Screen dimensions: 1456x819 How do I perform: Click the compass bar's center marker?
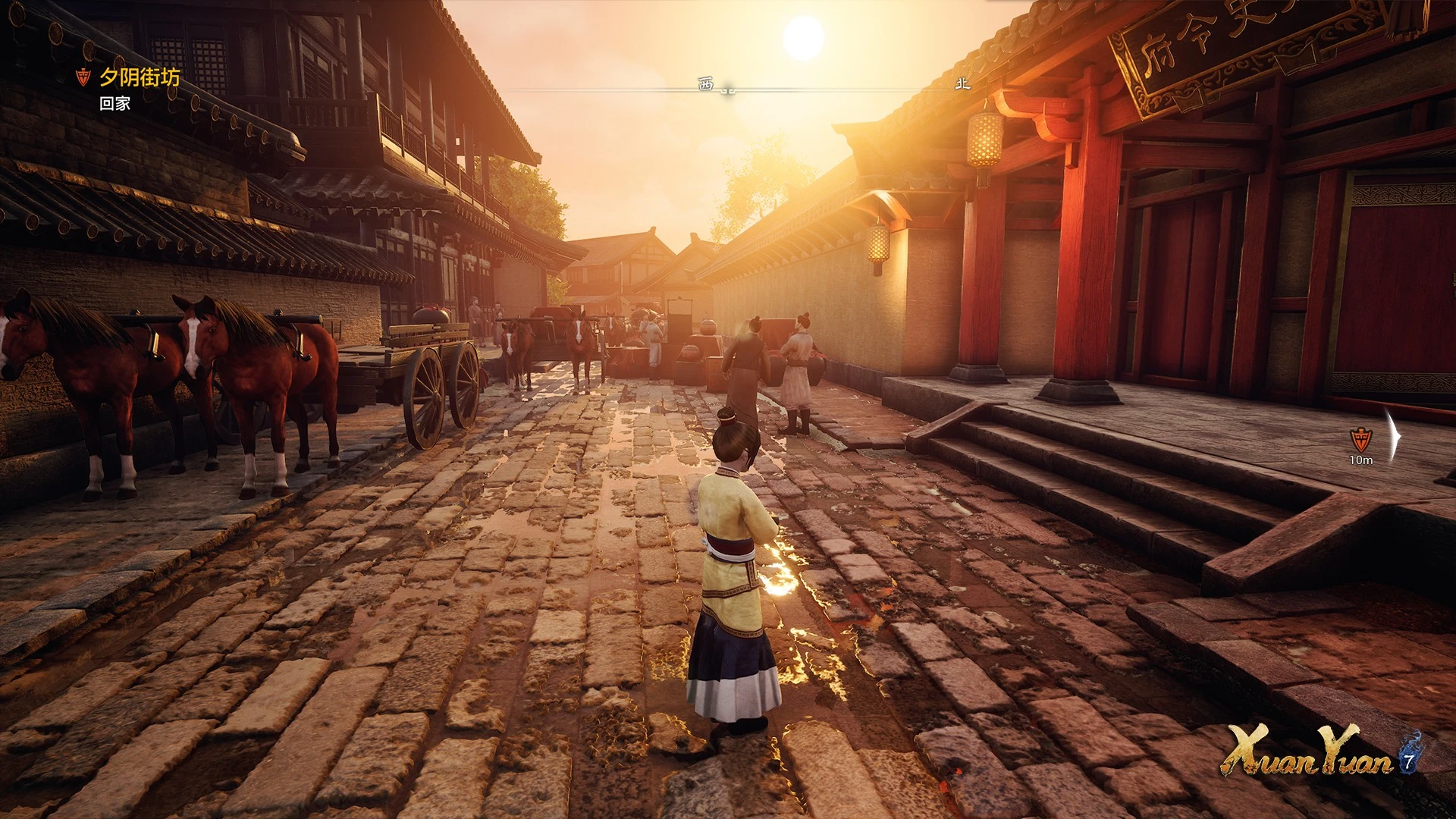tap(728, 90)
